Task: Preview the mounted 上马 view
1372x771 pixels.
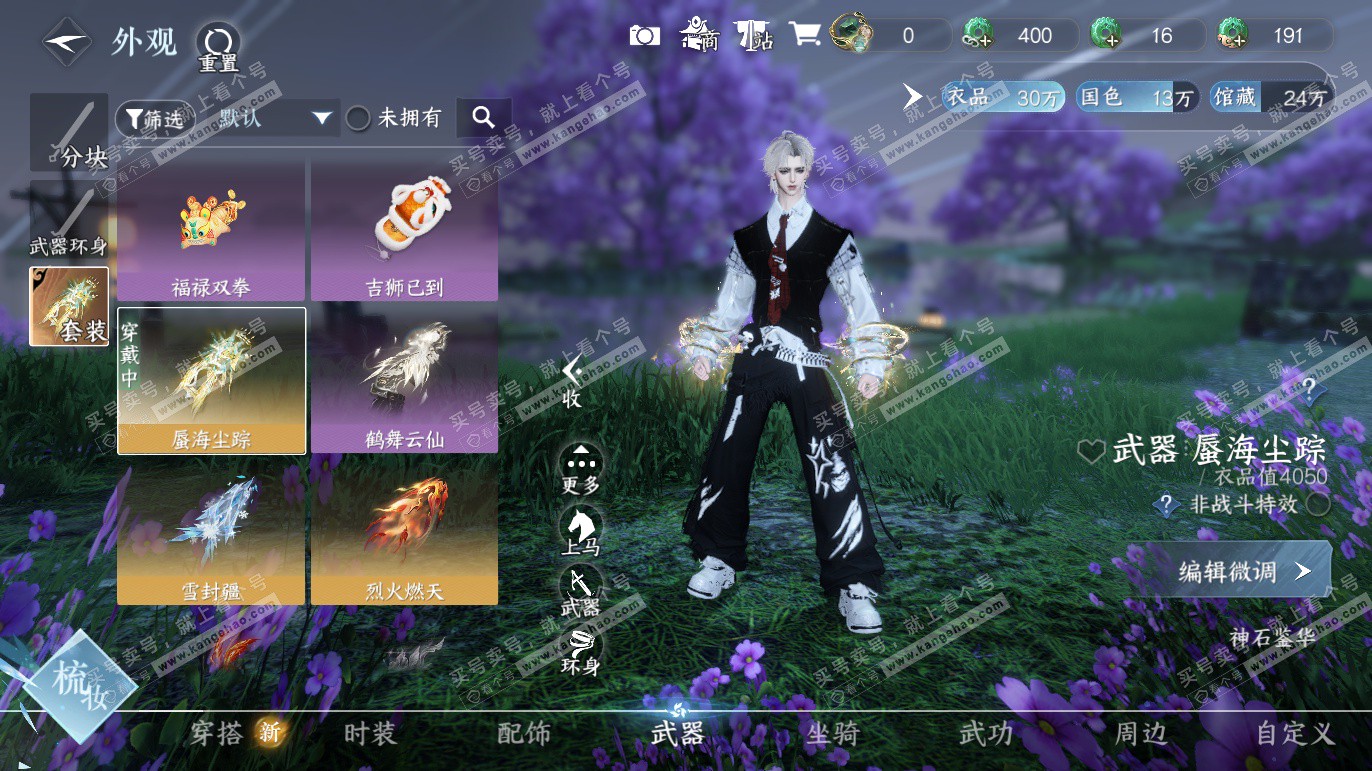Action: [581, 529]
